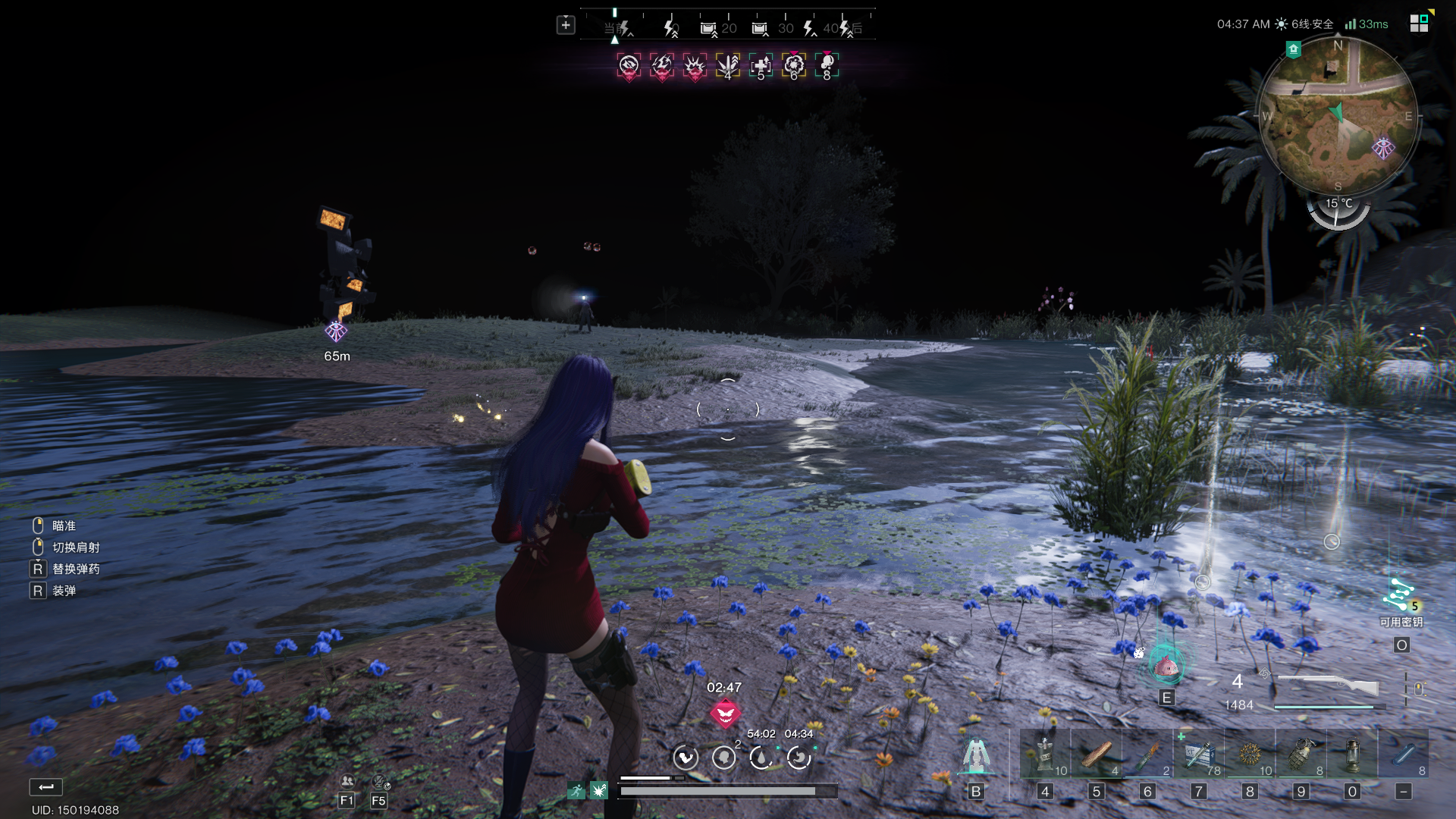Activate the pink blob creature skill

1166,666
